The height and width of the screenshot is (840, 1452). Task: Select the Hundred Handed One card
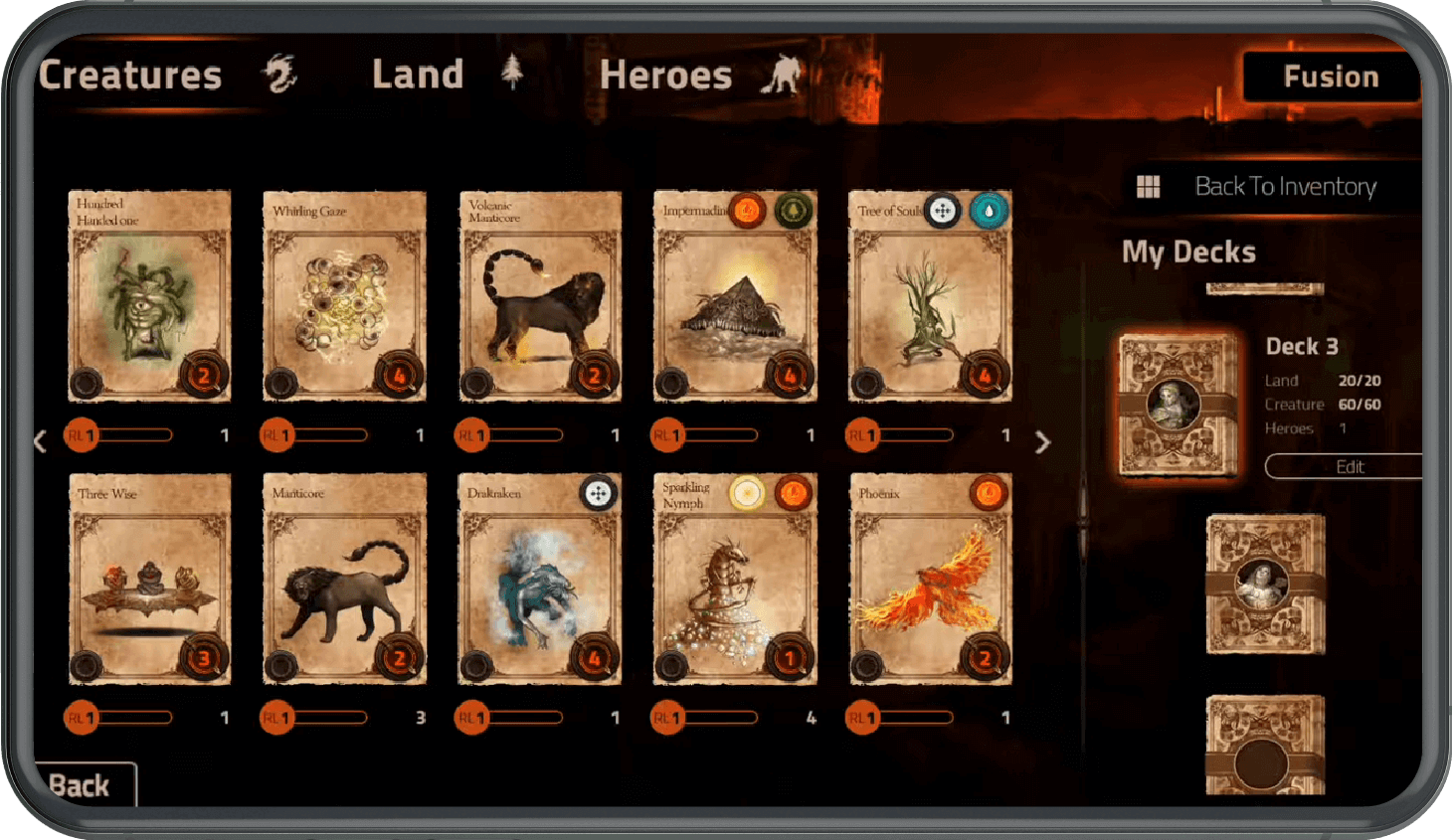point(149,296)
